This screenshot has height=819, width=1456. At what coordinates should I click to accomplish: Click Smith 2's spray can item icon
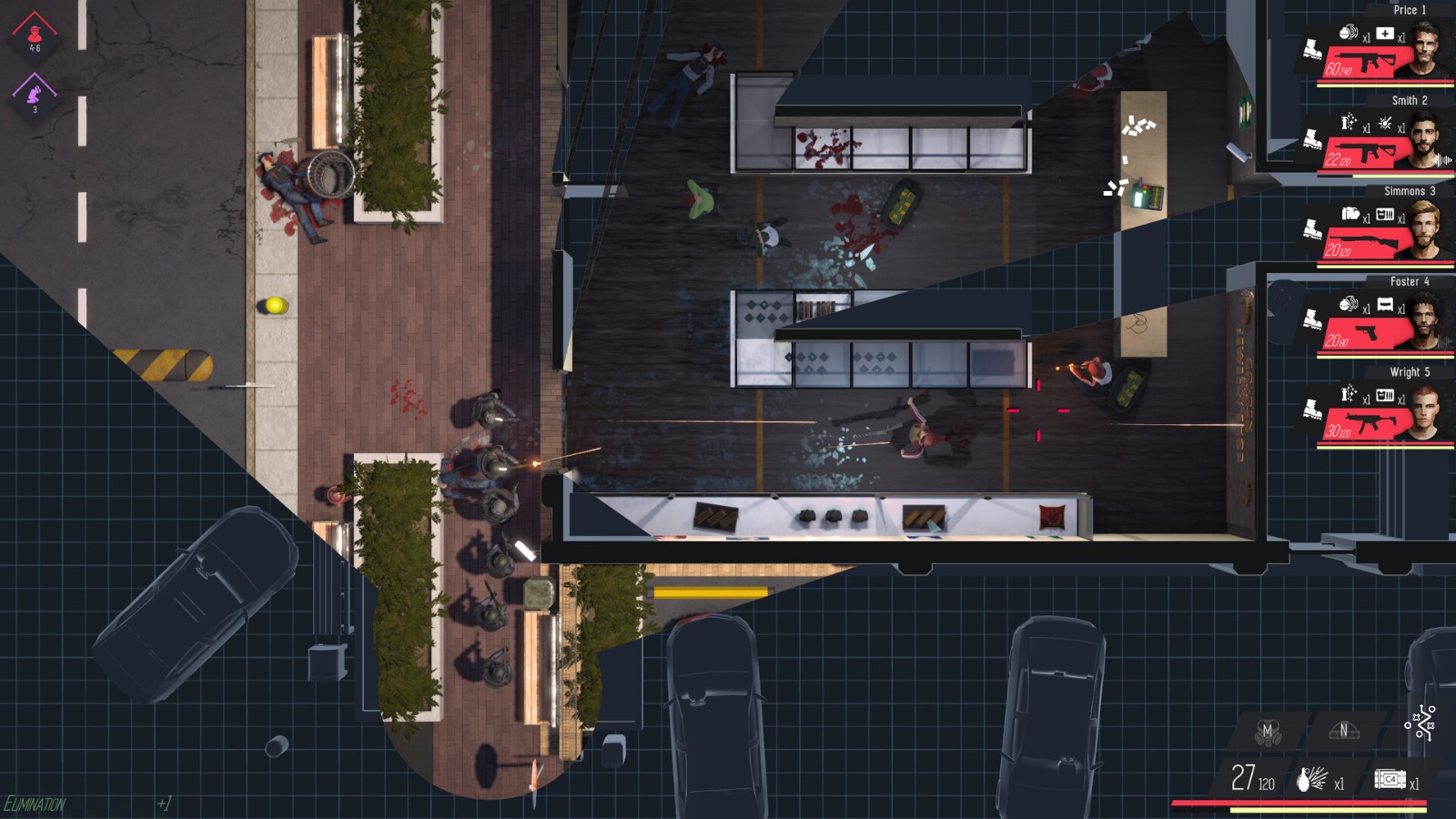pos(1347,121)
